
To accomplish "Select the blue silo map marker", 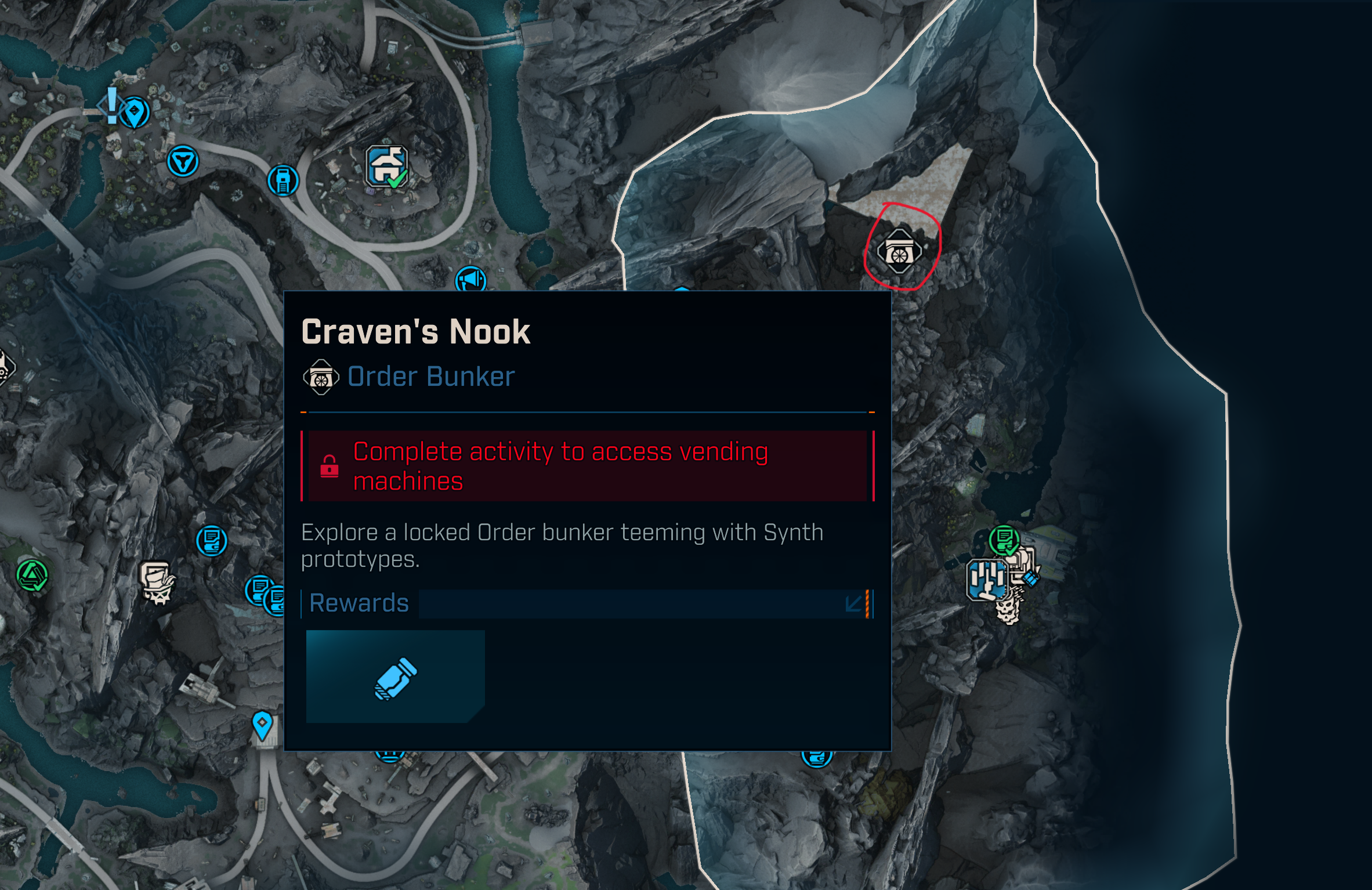I will click(x=986, y=580).
